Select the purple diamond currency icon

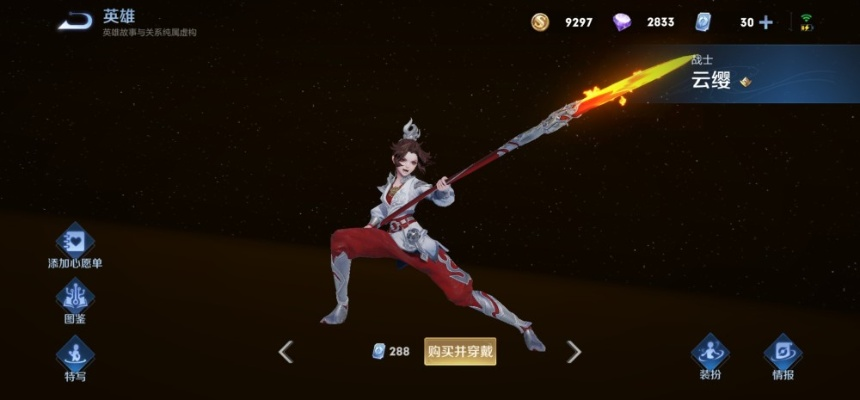click(622, 22)
